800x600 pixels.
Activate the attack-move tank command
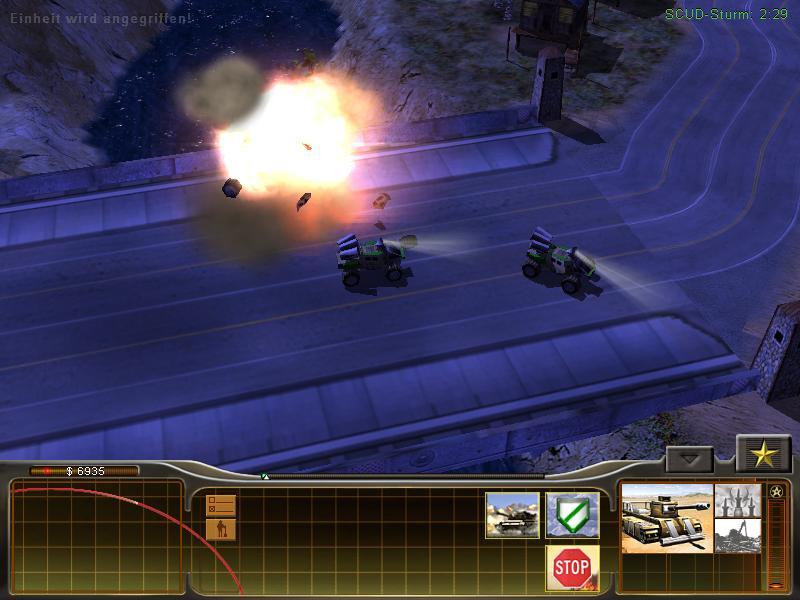coord(512,515)
